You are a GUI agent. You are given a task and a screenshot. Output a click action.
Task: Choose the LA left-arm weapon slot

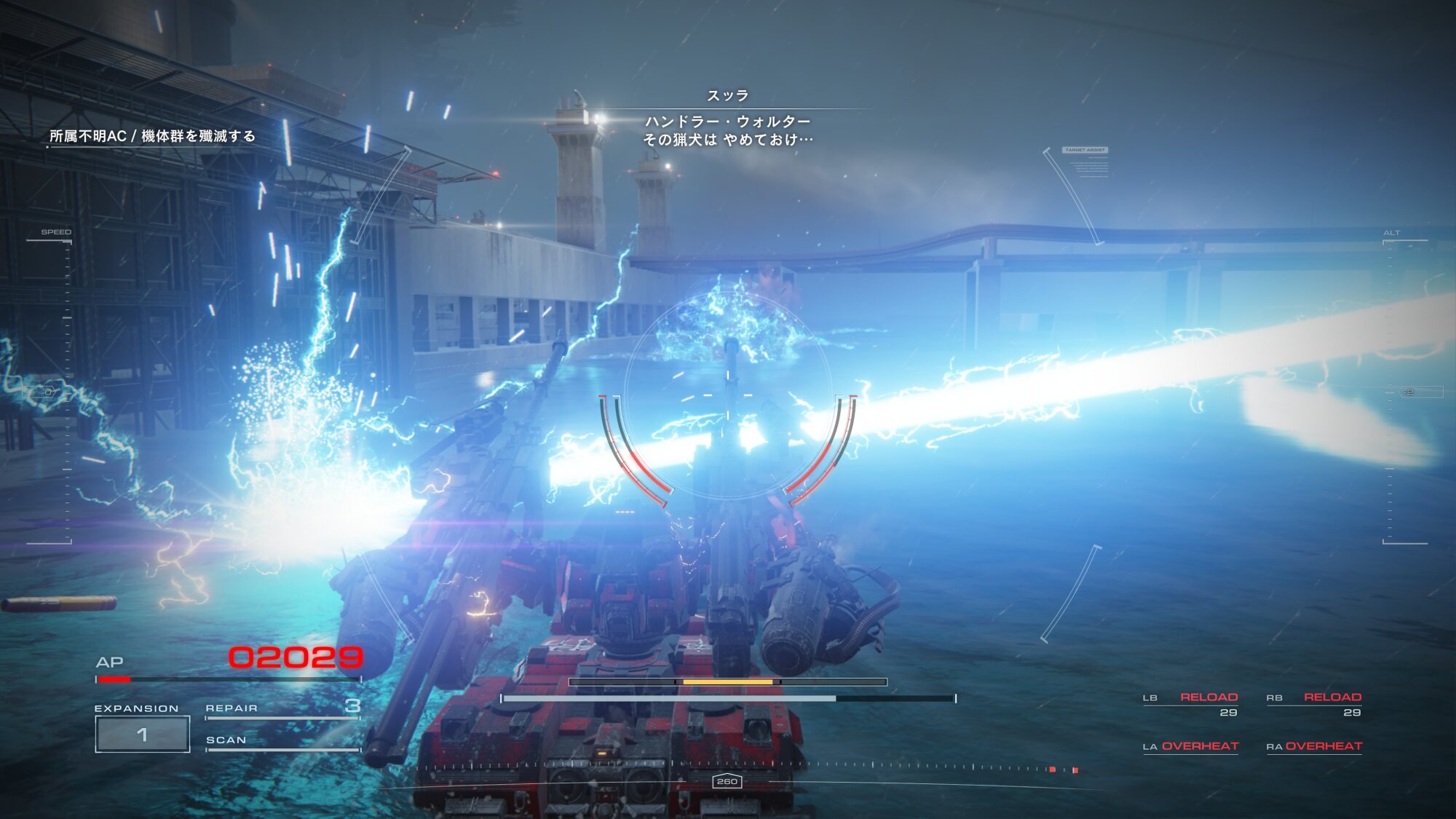(x=1190, y=746)
